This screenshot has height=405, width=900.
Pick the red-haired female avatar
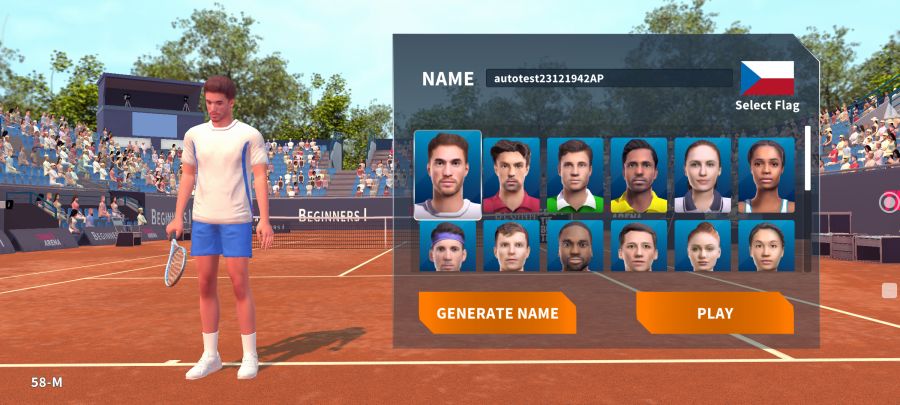click(x=702, y=246)
